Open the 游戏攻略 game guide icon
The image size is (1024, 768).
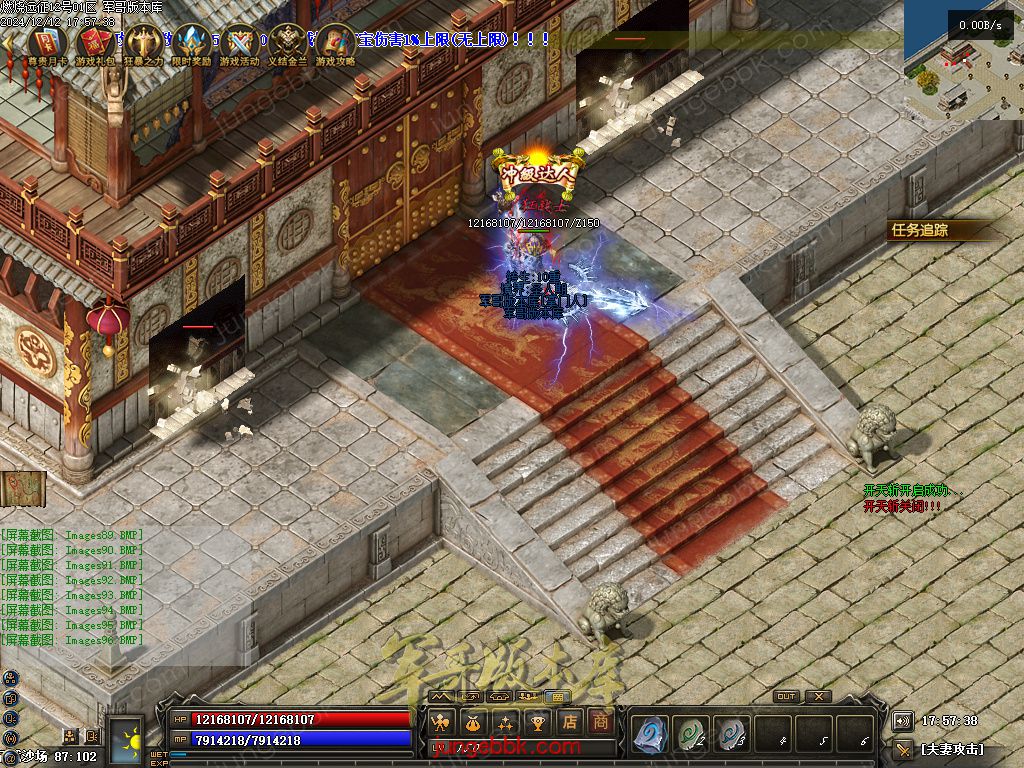336,43
